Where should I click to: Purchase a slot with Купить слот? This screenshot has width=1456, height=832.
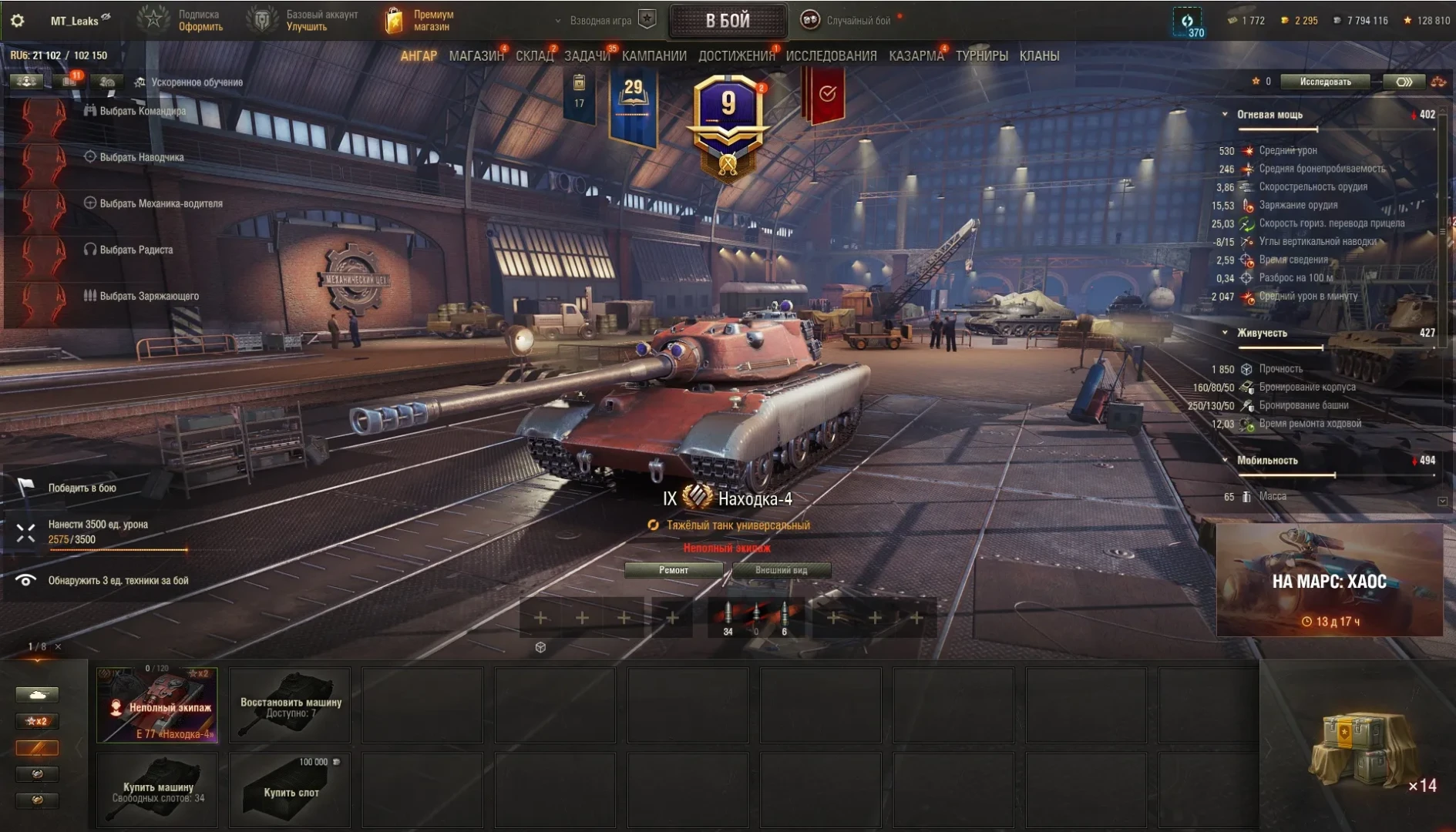click(291, 790)
